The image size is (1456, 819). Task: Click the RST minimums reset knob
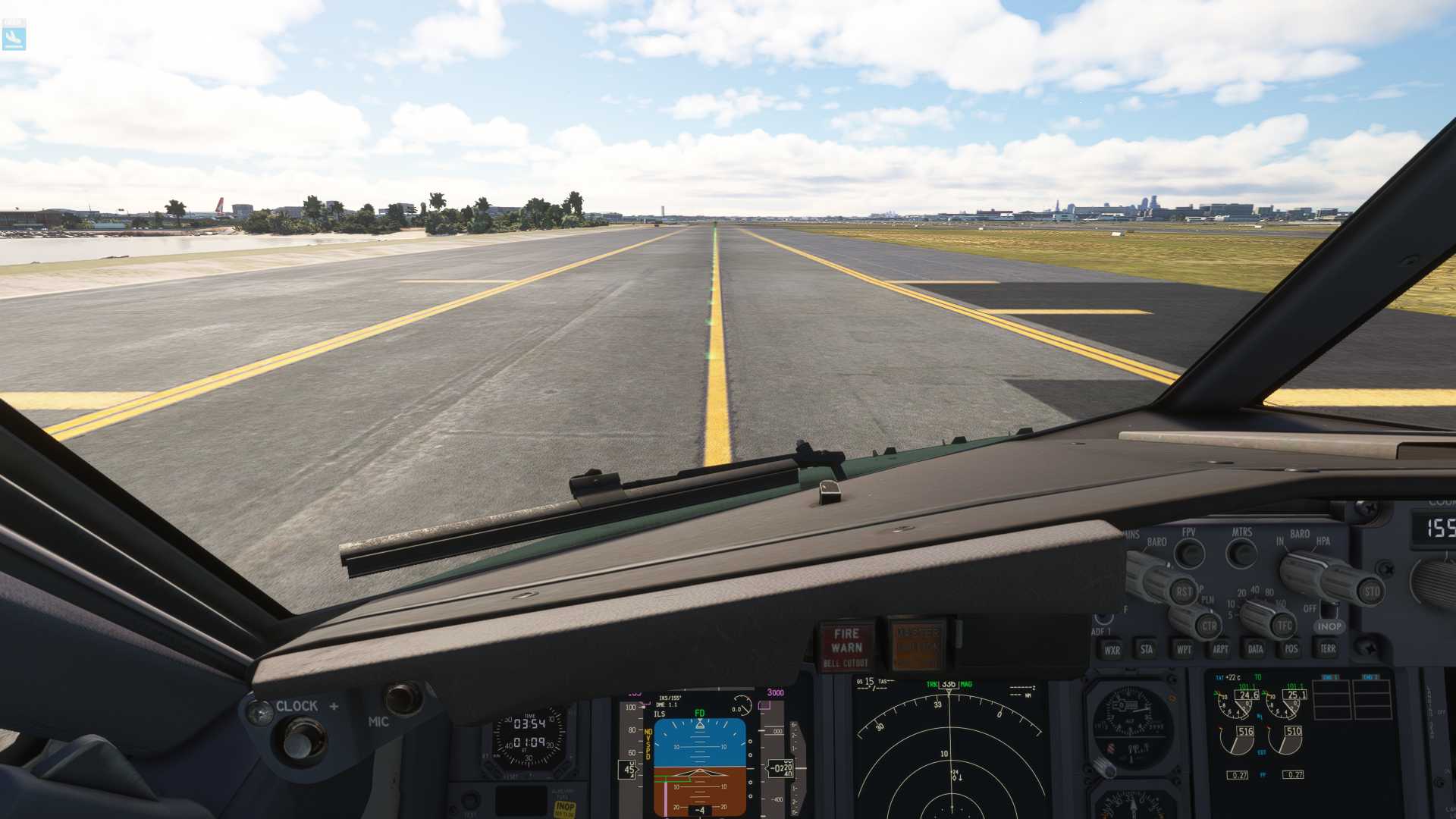pyautogui.click(x=1183, y=591)
